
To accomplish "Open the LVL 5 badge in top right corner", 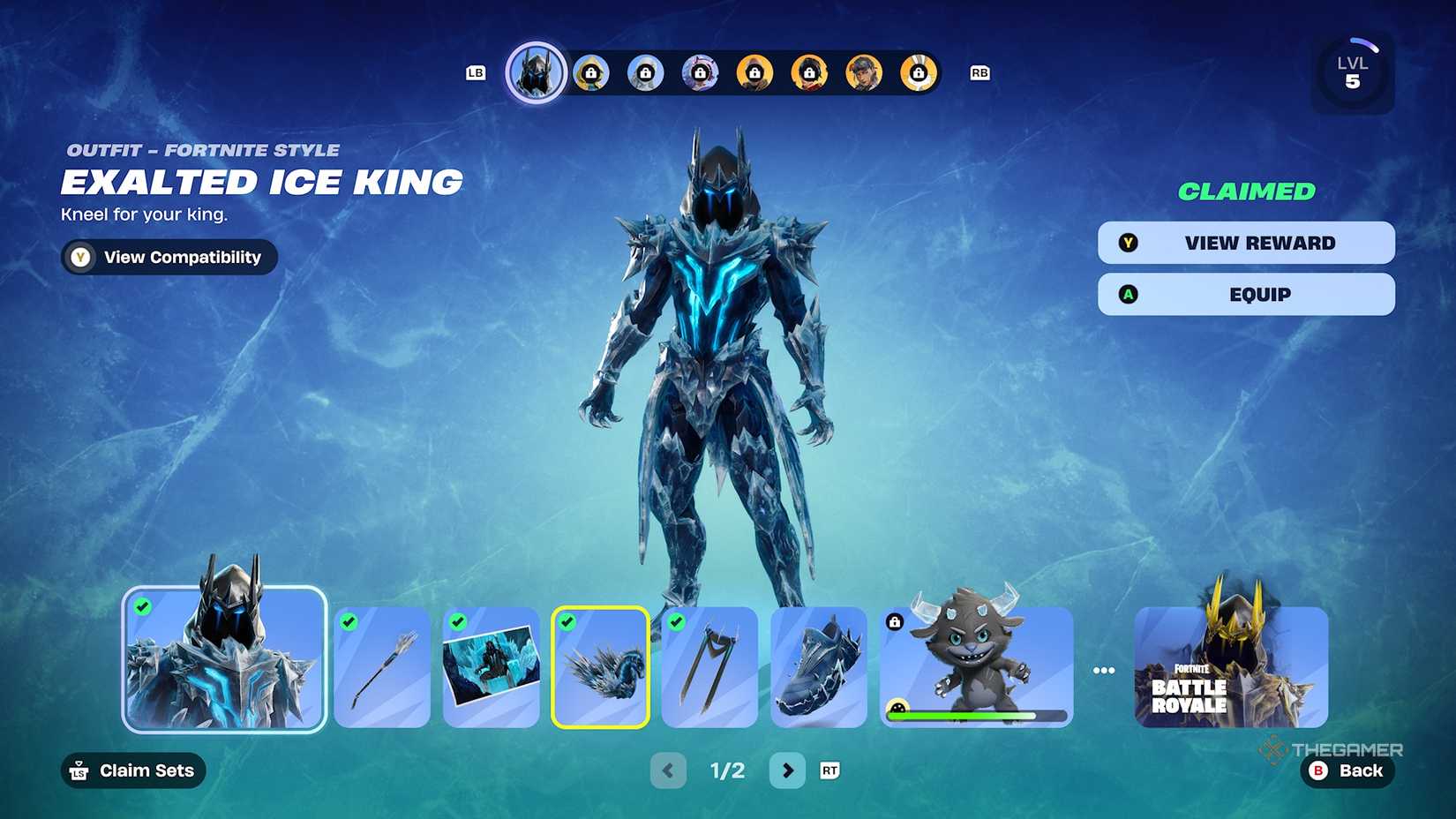I will [x=1353, y=71].
